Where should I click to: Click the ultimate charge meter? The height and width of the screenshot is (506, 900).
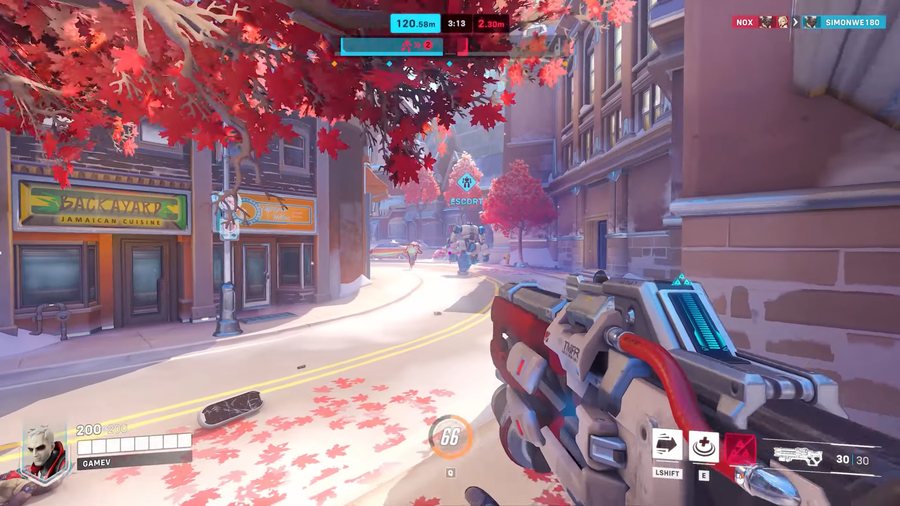(x=450, y=436)
